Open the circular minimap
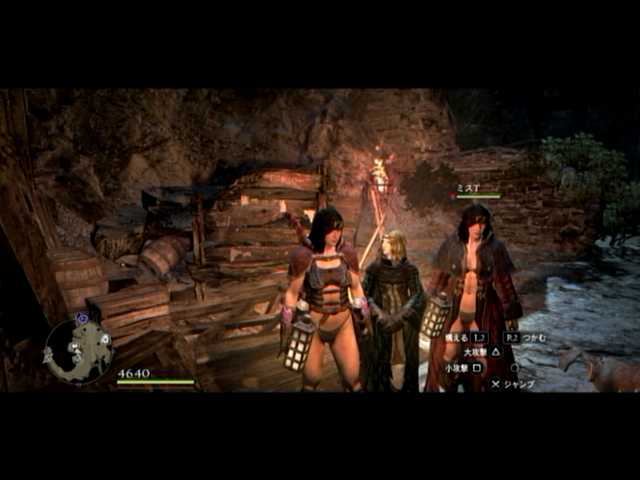 point(78,349)
